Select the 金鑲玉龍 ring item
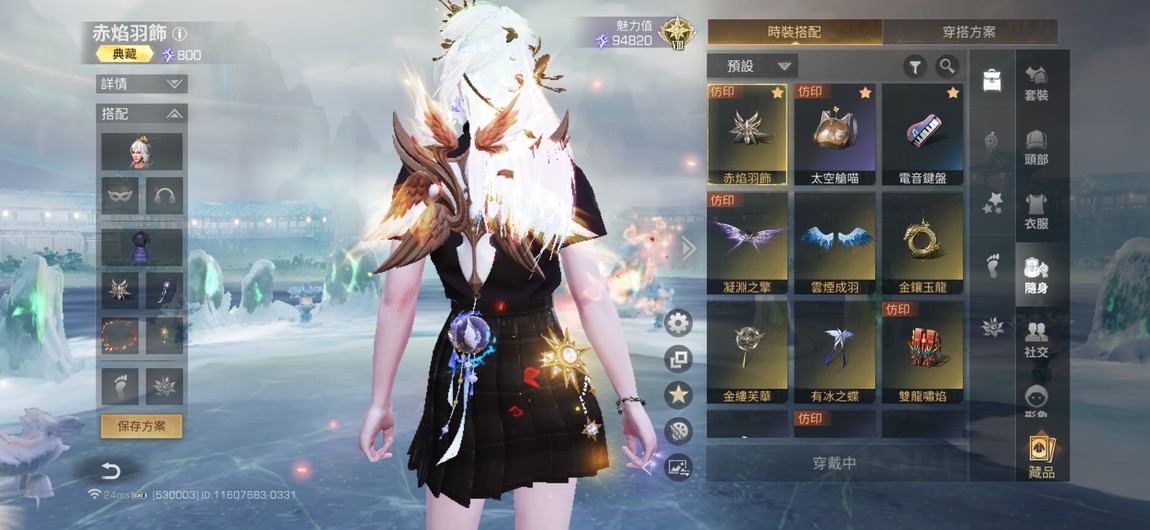The height and width of the screenshot is (530, 1150). 922,244
